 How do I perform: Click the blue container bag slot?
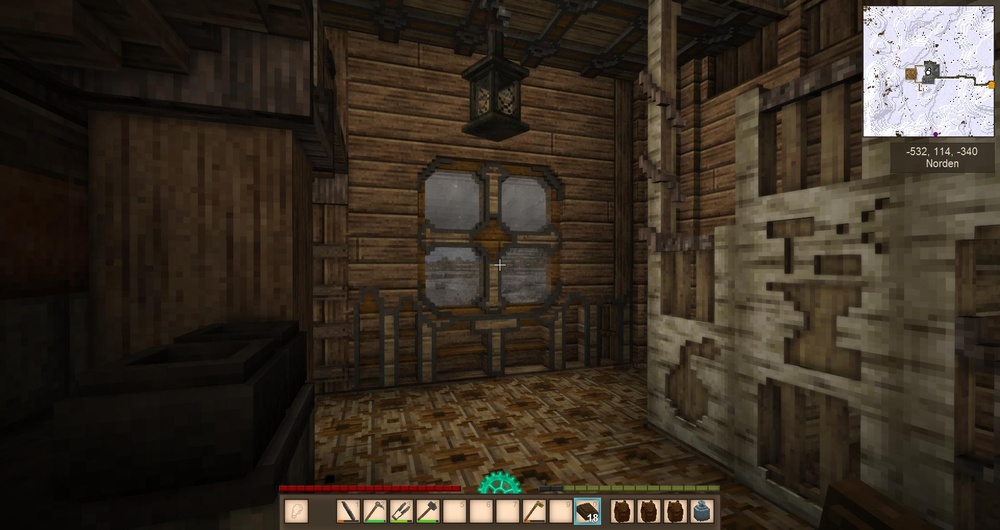700,511
